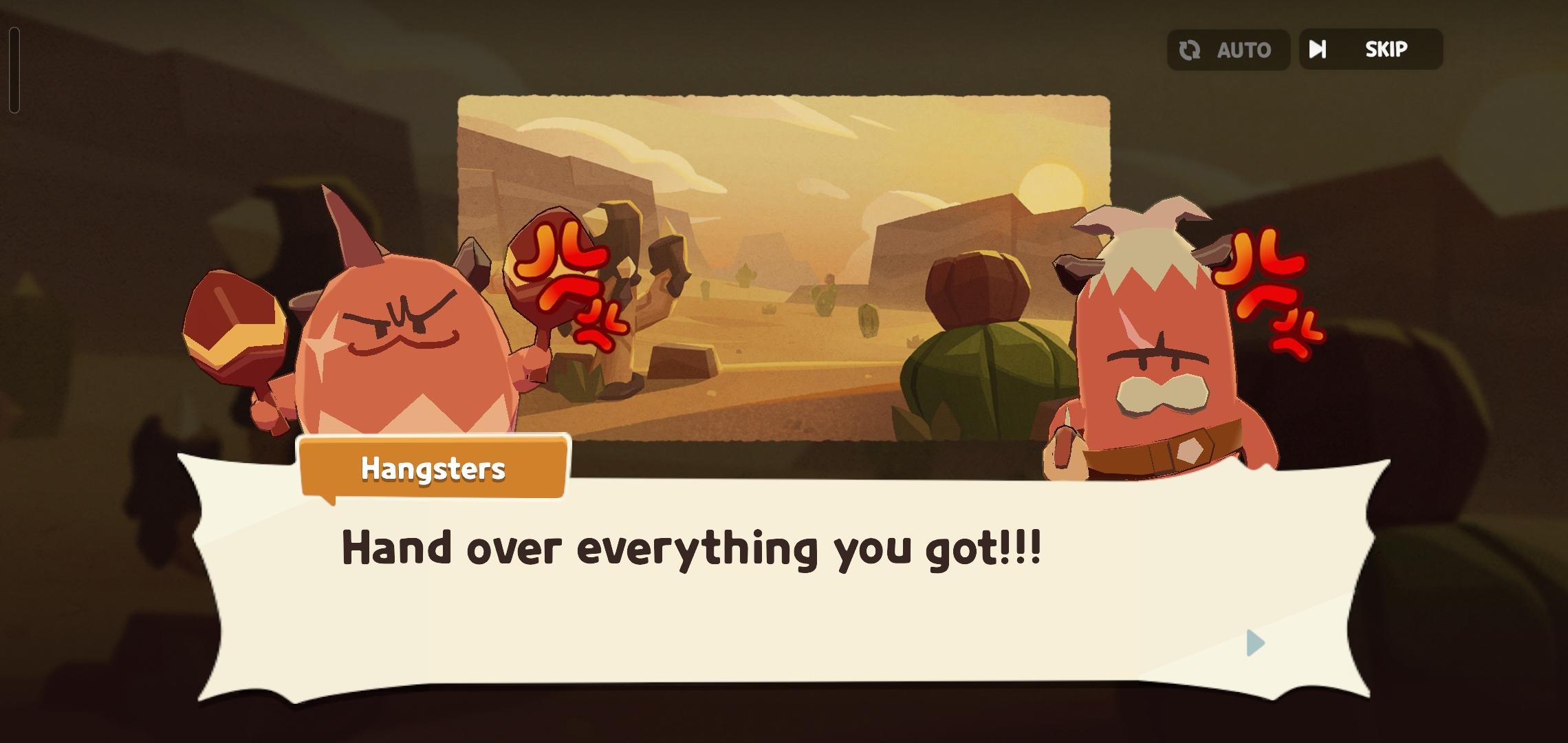Click the vertical bar on the left edge

pos(14,69)
